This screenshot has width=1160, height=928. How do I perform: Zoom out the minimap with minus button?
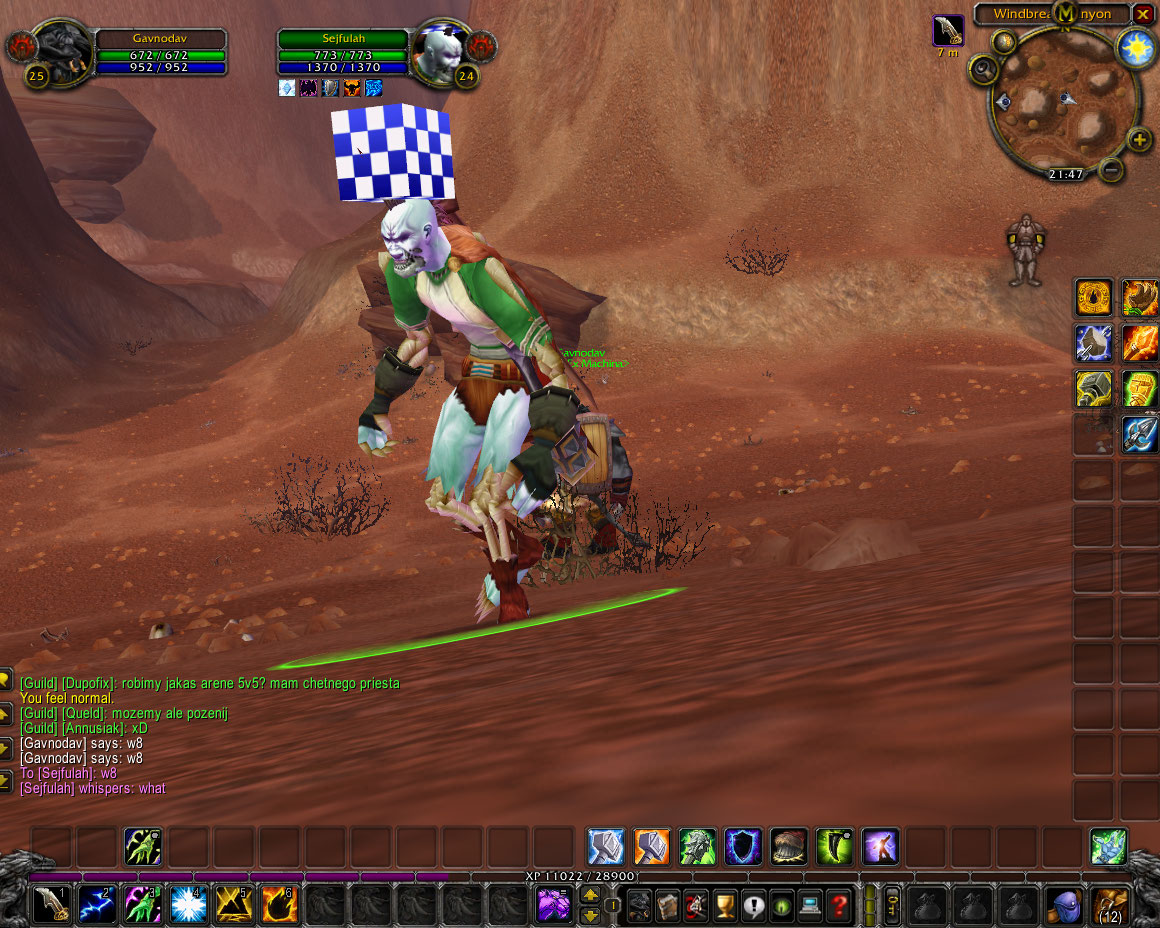pos(1112,169)
